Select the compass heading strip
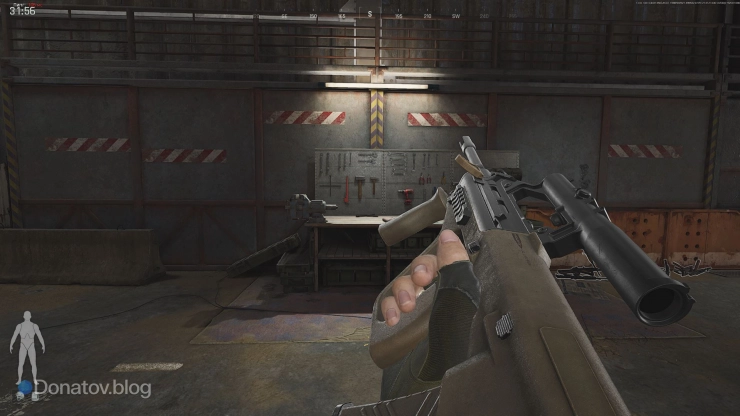Screen dimensions: 740x416 [x=370, y=16]
